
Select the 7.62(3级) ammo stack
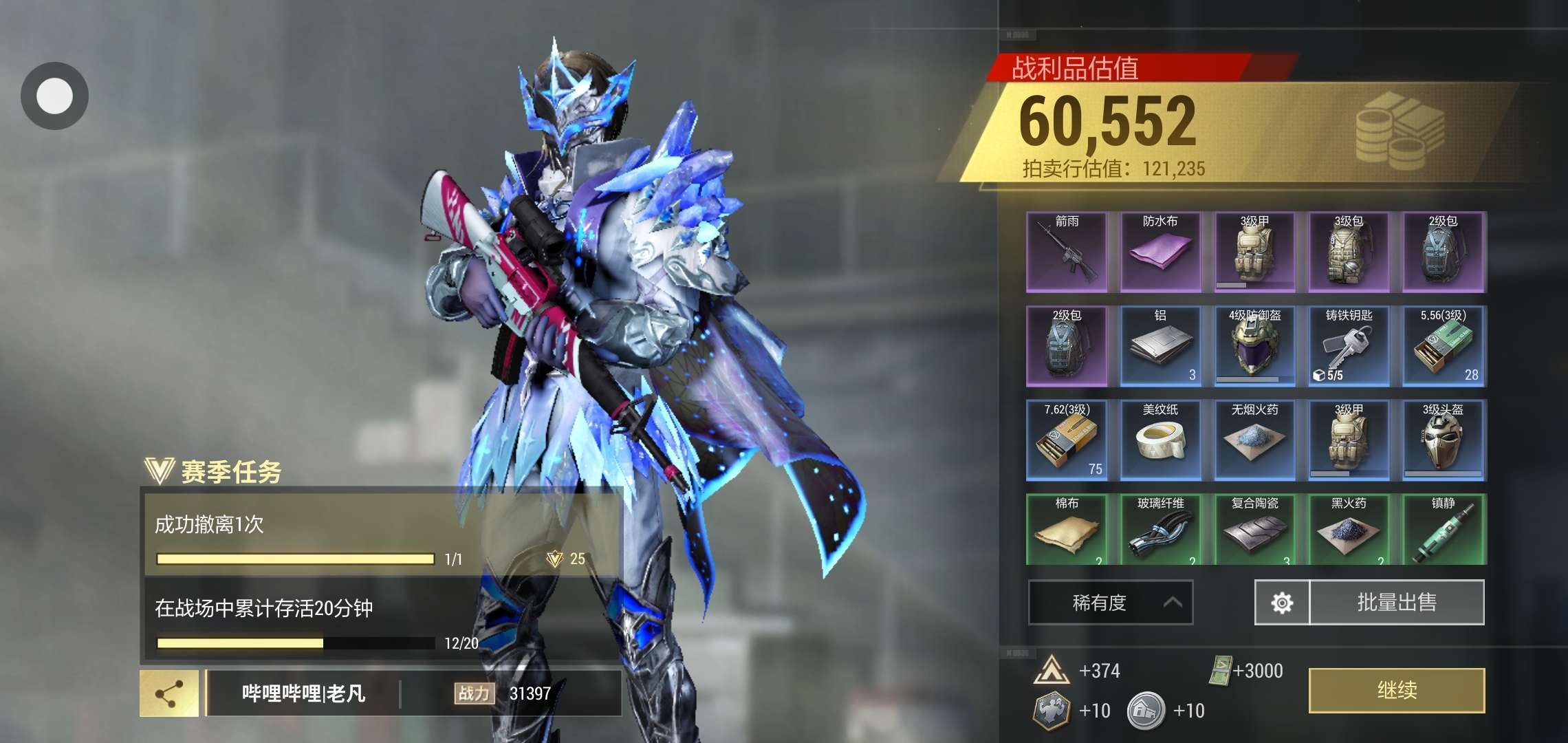[1067, 440]
